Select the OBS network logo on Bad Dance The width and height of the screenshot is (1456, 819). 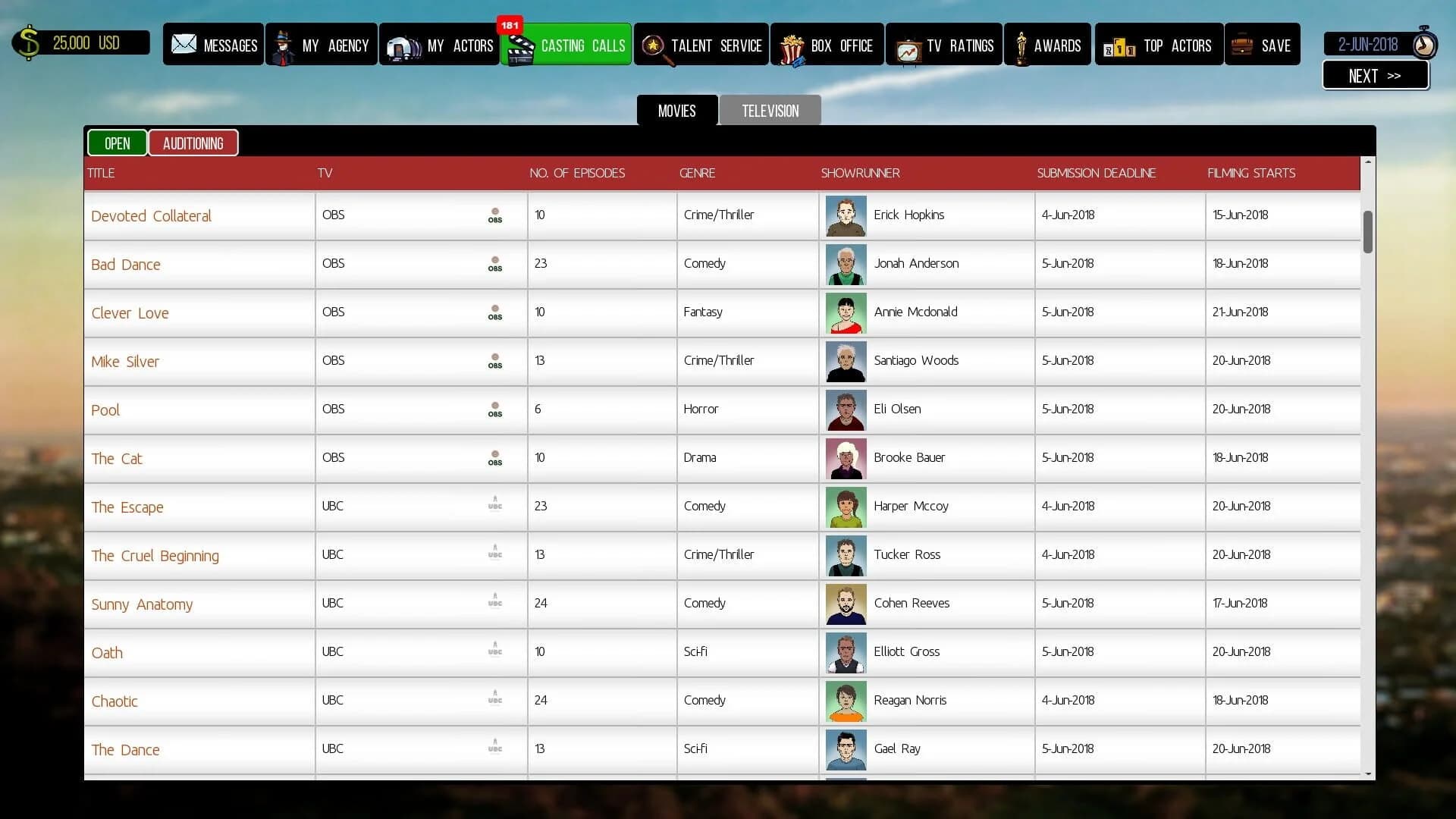click(495, 265)
